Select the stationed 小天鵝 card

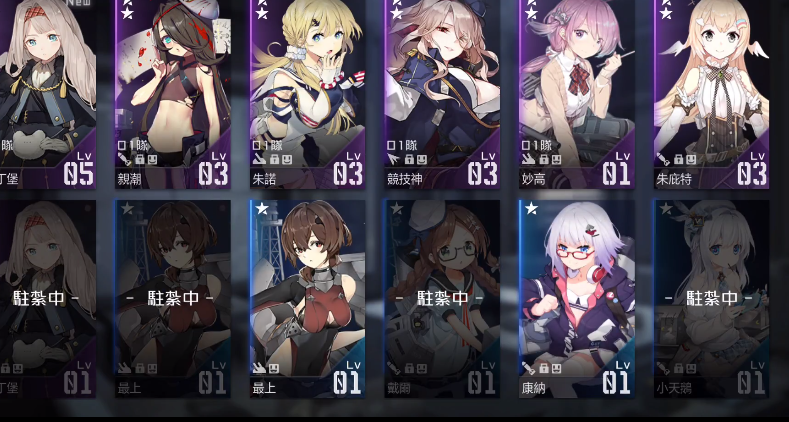point(711,298)
